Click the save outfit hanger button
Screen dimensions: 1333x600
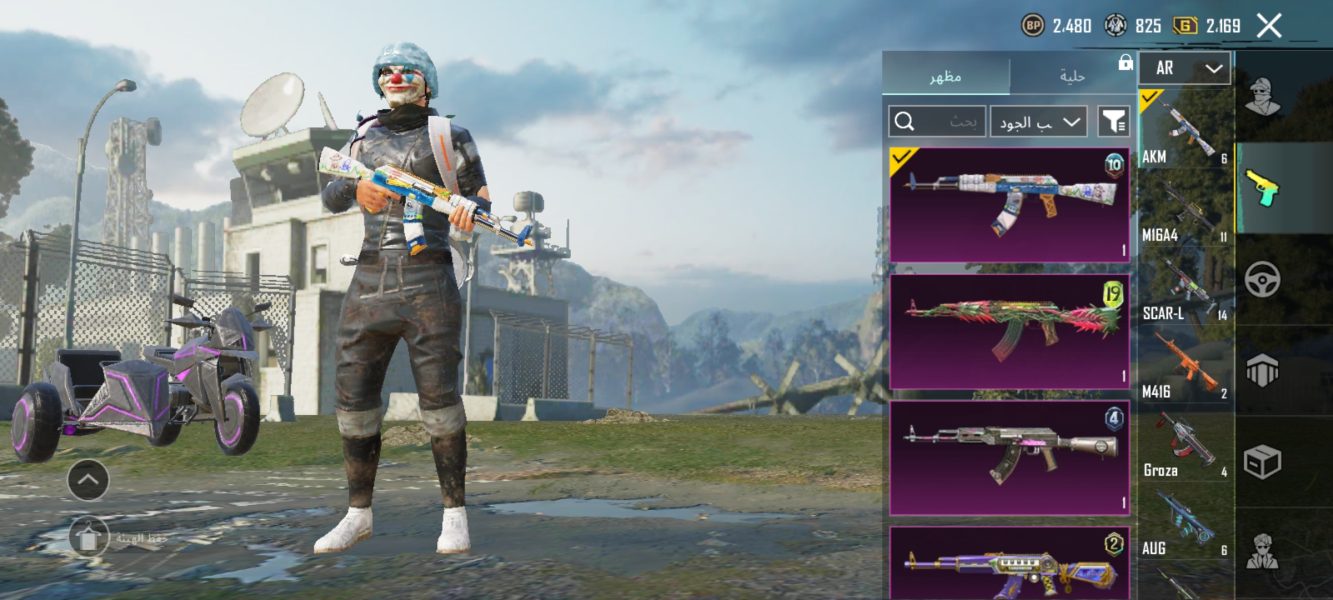(x=89, y=538)
